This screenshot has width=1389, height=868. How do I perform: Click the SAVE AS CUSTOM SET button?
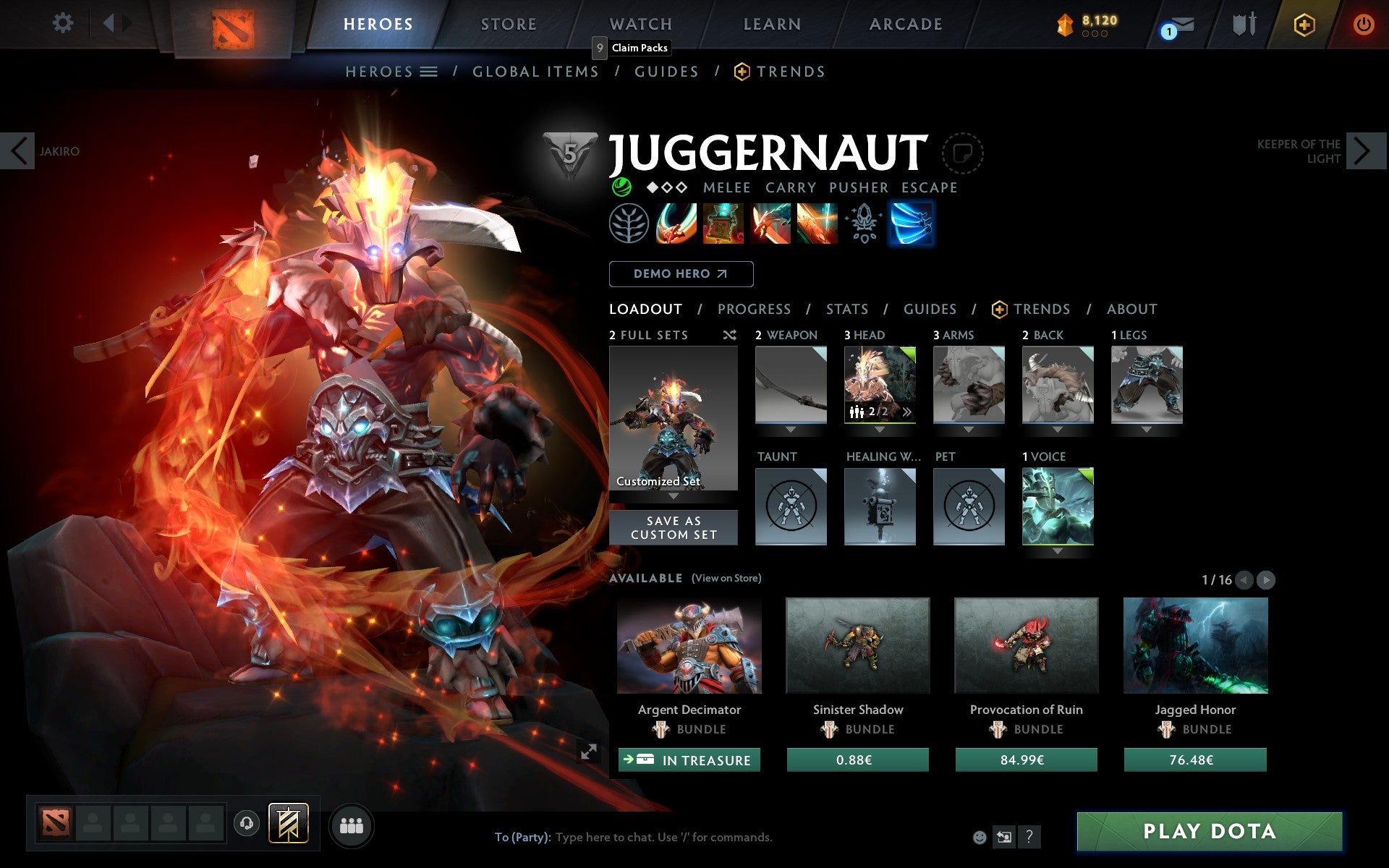(x=674, y=527)
